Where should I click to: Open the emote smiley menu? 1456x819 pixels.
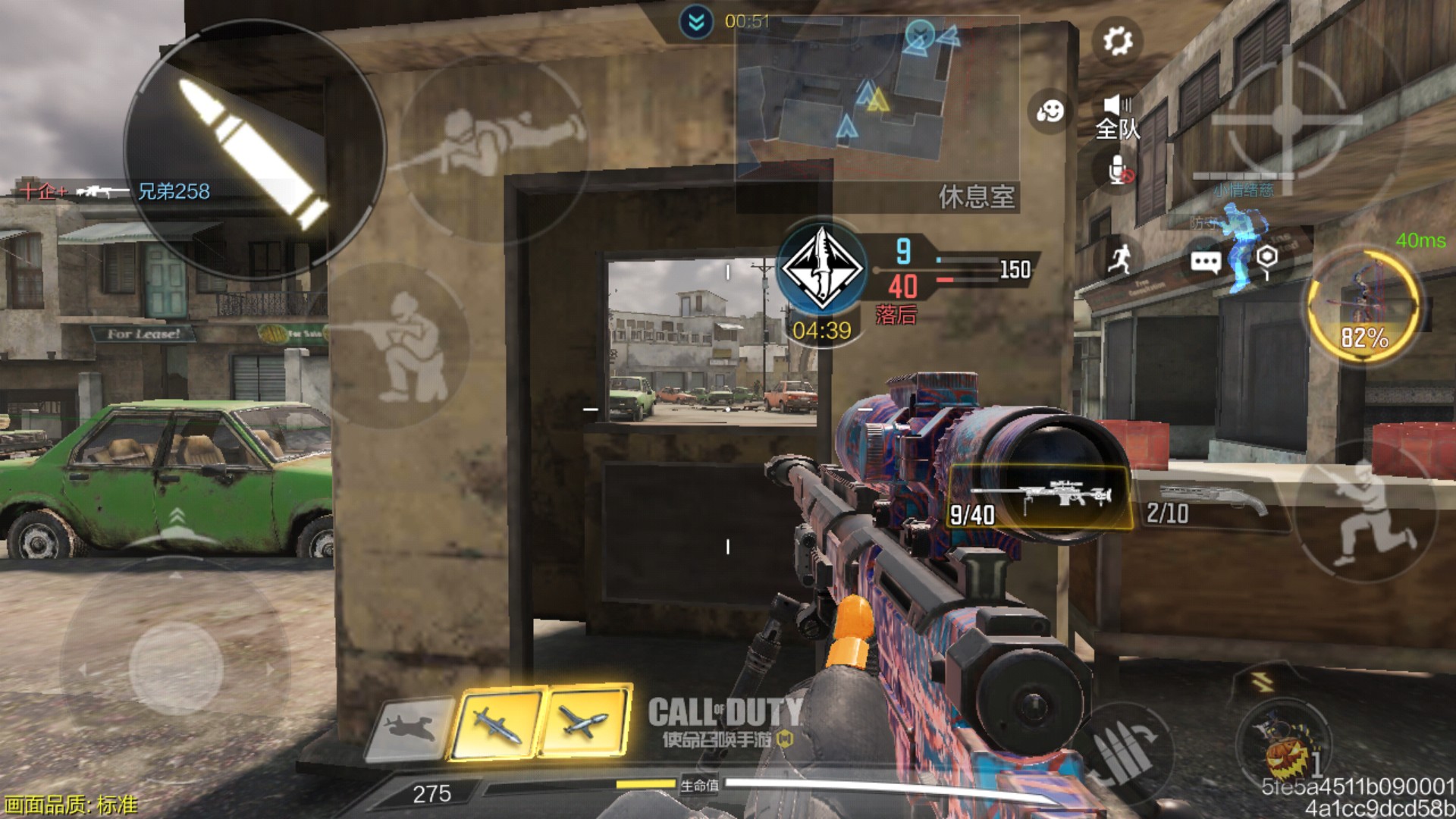click(1050, 111)
